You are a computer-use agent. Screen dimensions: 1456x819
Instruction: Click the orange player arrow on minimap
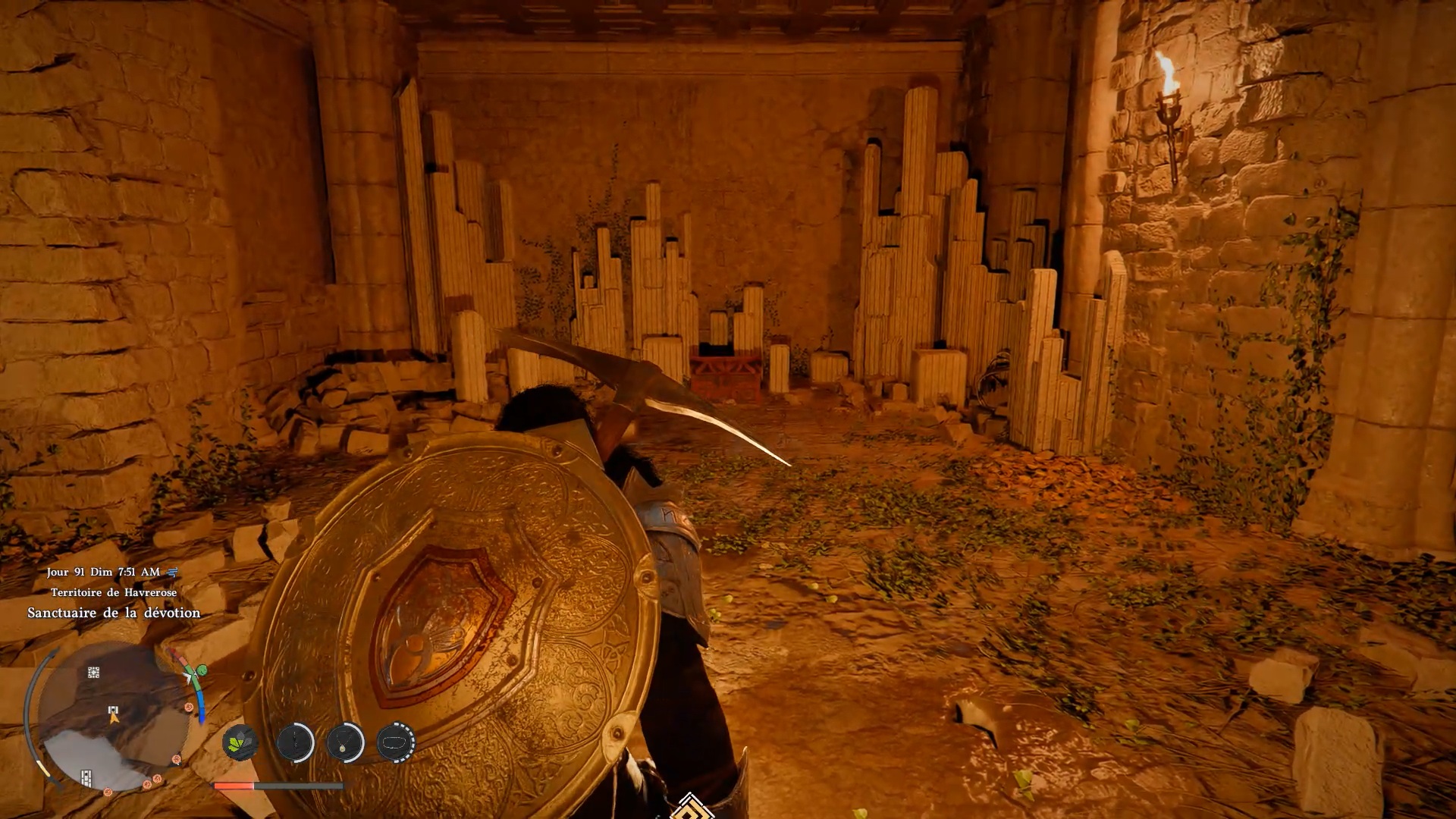click(x=114, y=717)
